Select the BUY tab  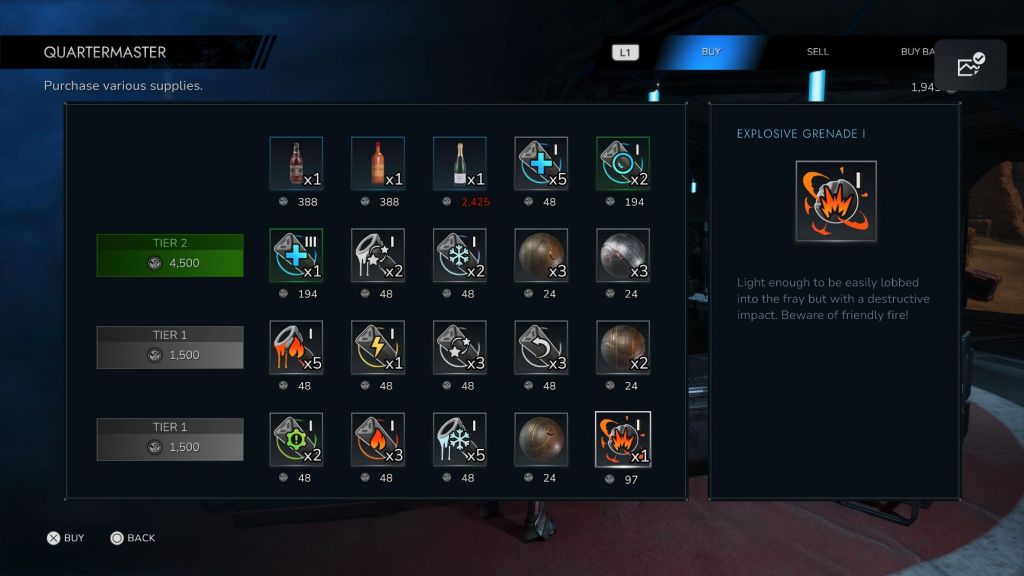pyautogui.click(x=711, y=52)
